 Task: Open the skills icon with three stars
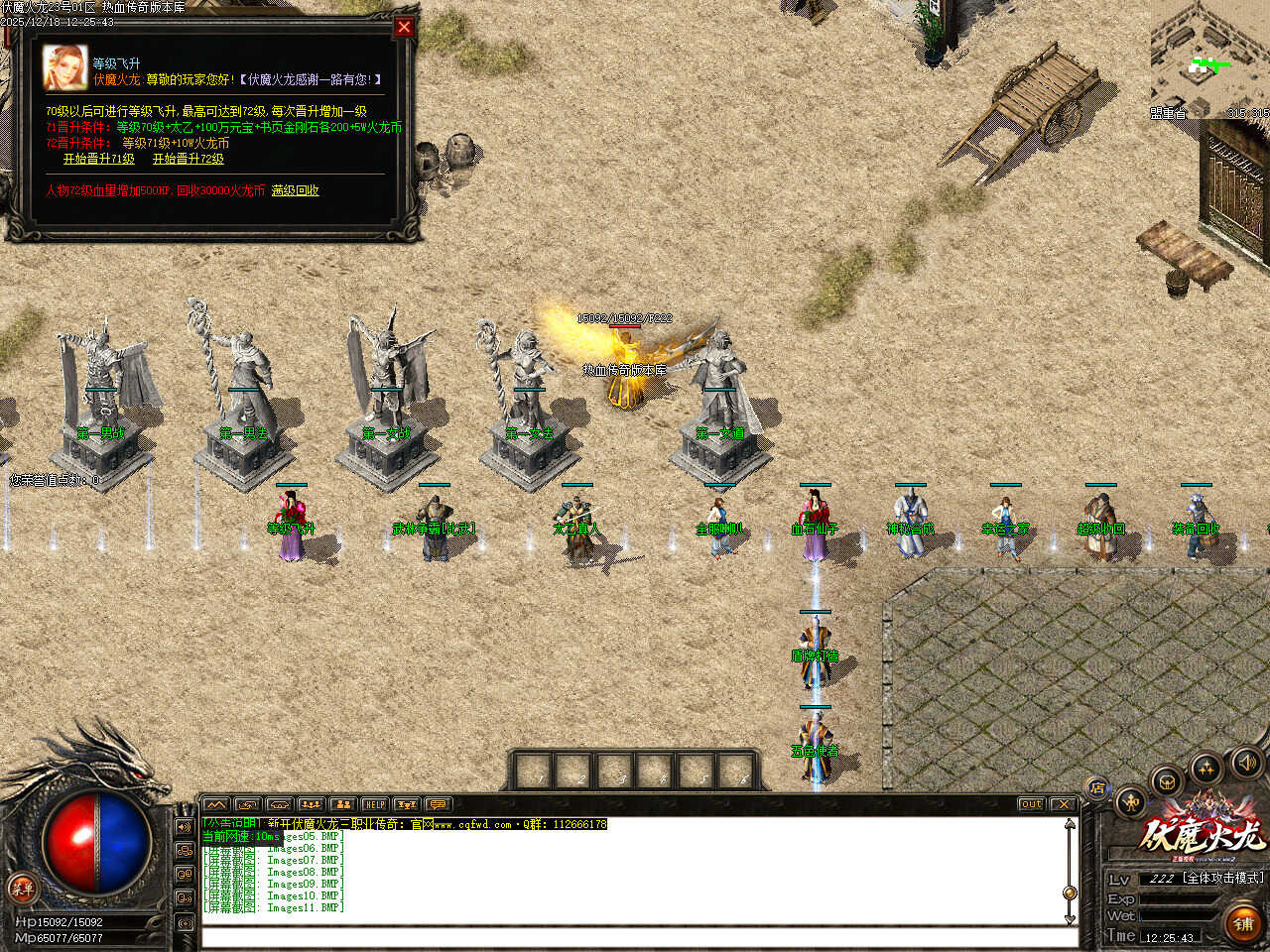[1206, 768]
